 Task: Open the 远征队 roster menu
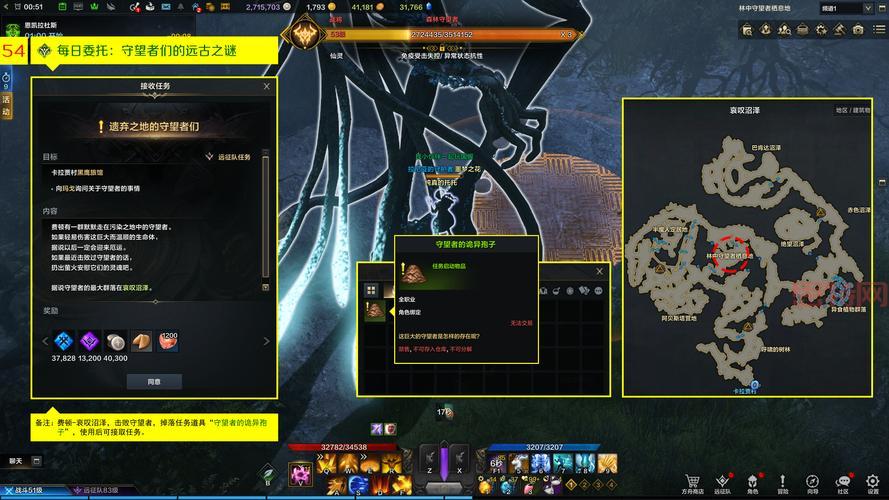(x=721, y=483)
